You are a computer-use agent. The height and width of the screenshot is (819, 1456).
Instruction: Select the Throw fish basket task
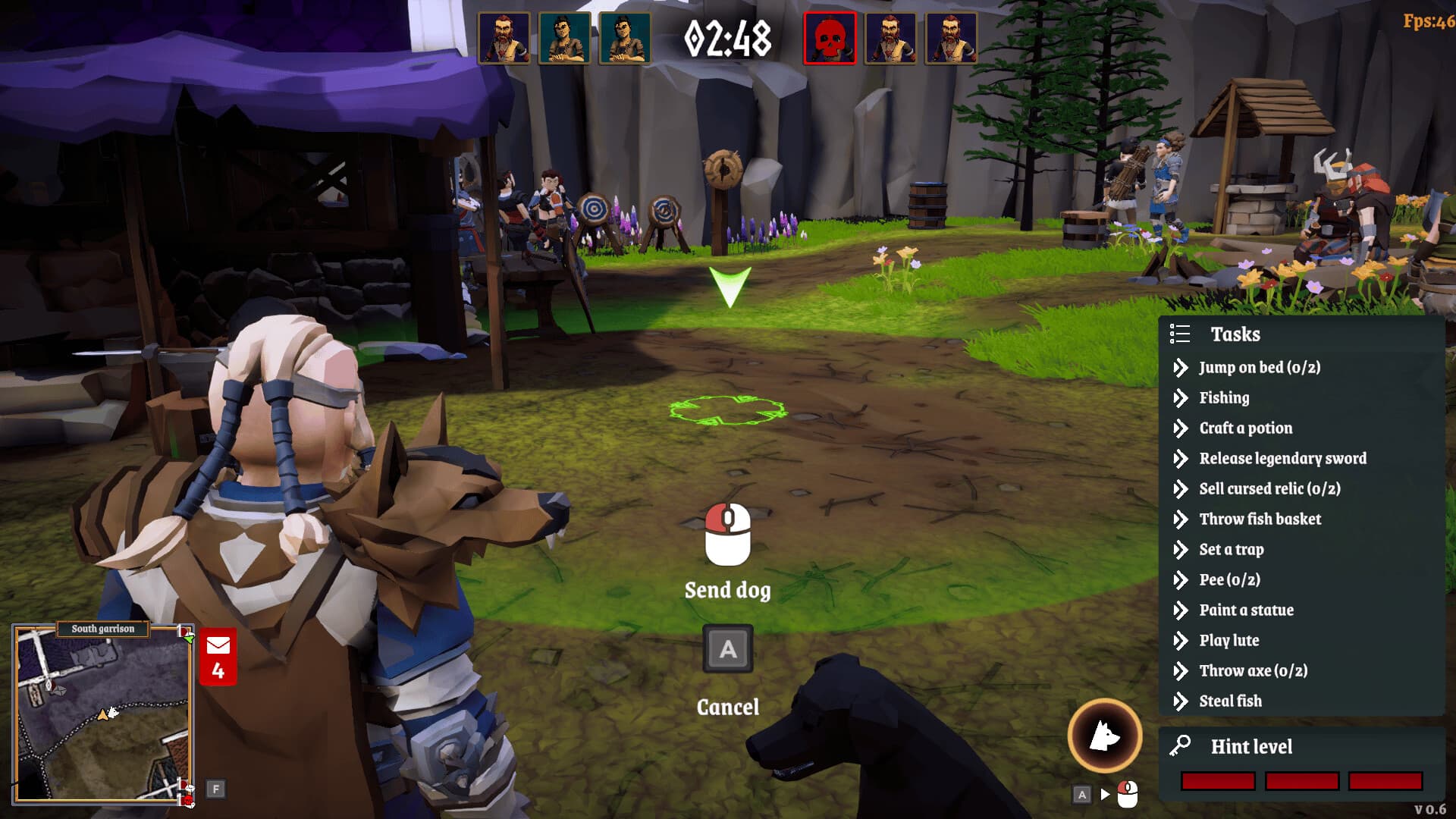pos(1260,519)
